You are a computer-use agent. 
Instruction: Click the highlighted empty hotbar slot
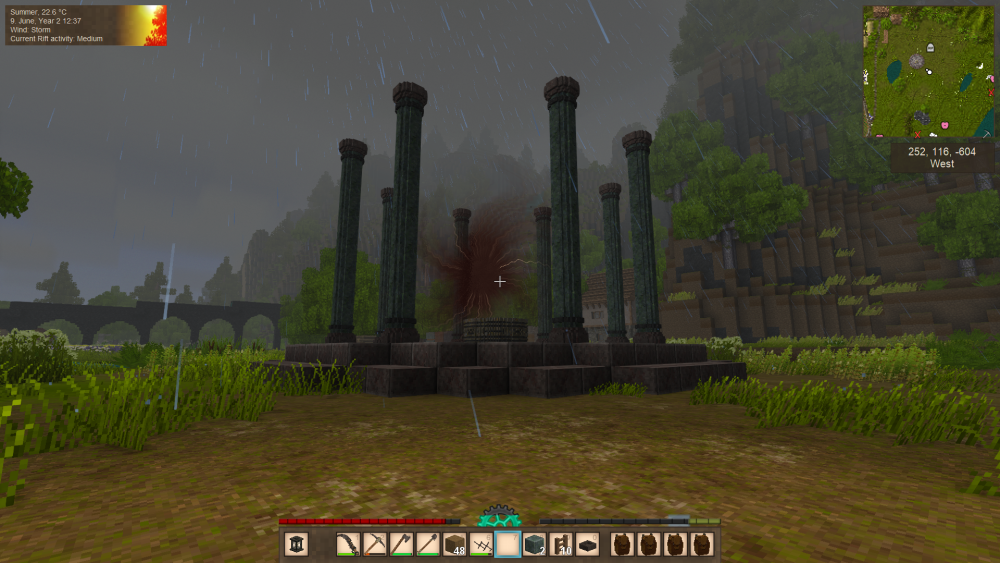point(508,544)
